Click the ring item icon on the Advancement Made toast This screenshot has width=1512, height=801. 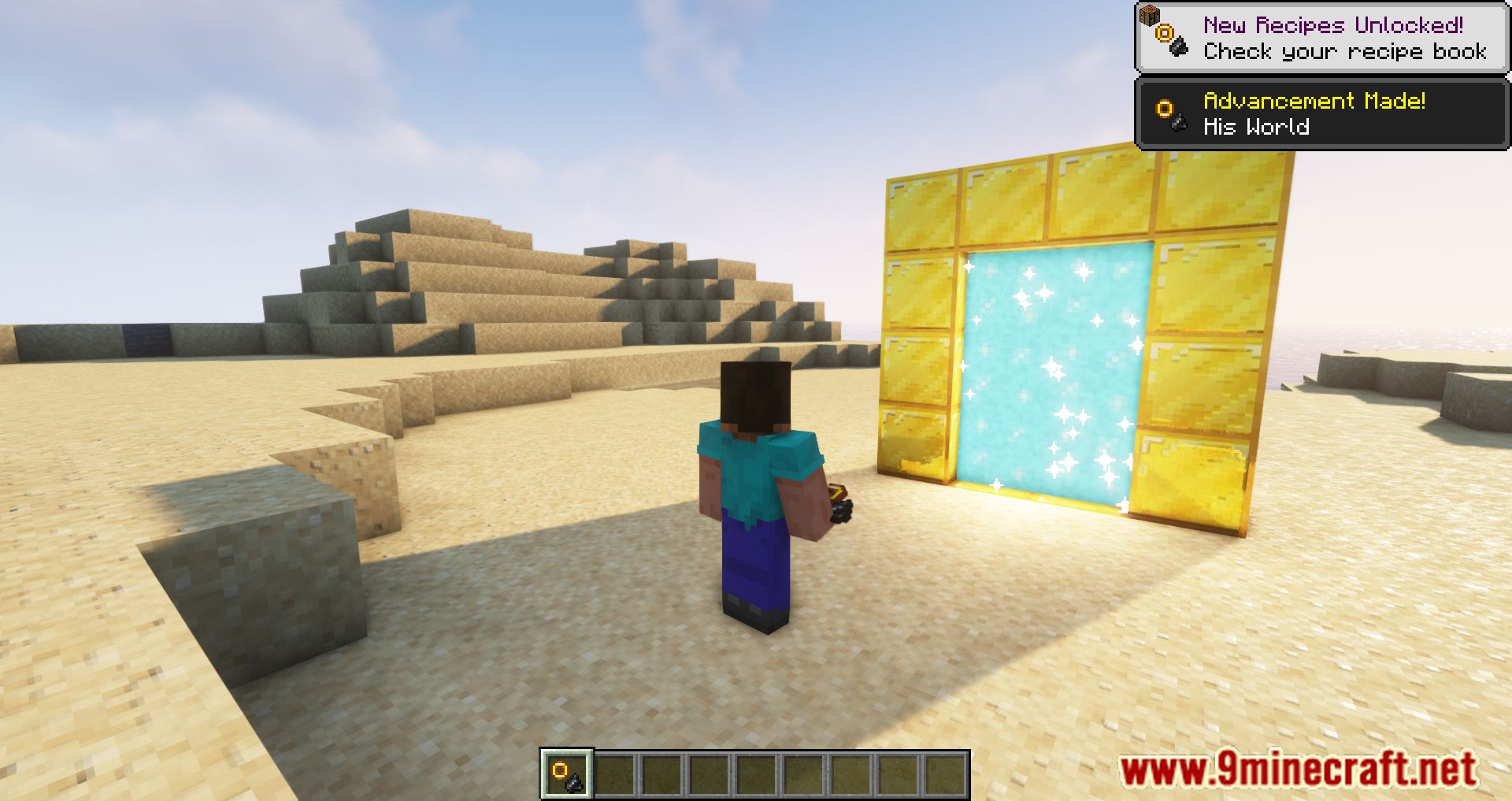point(1165,108)
